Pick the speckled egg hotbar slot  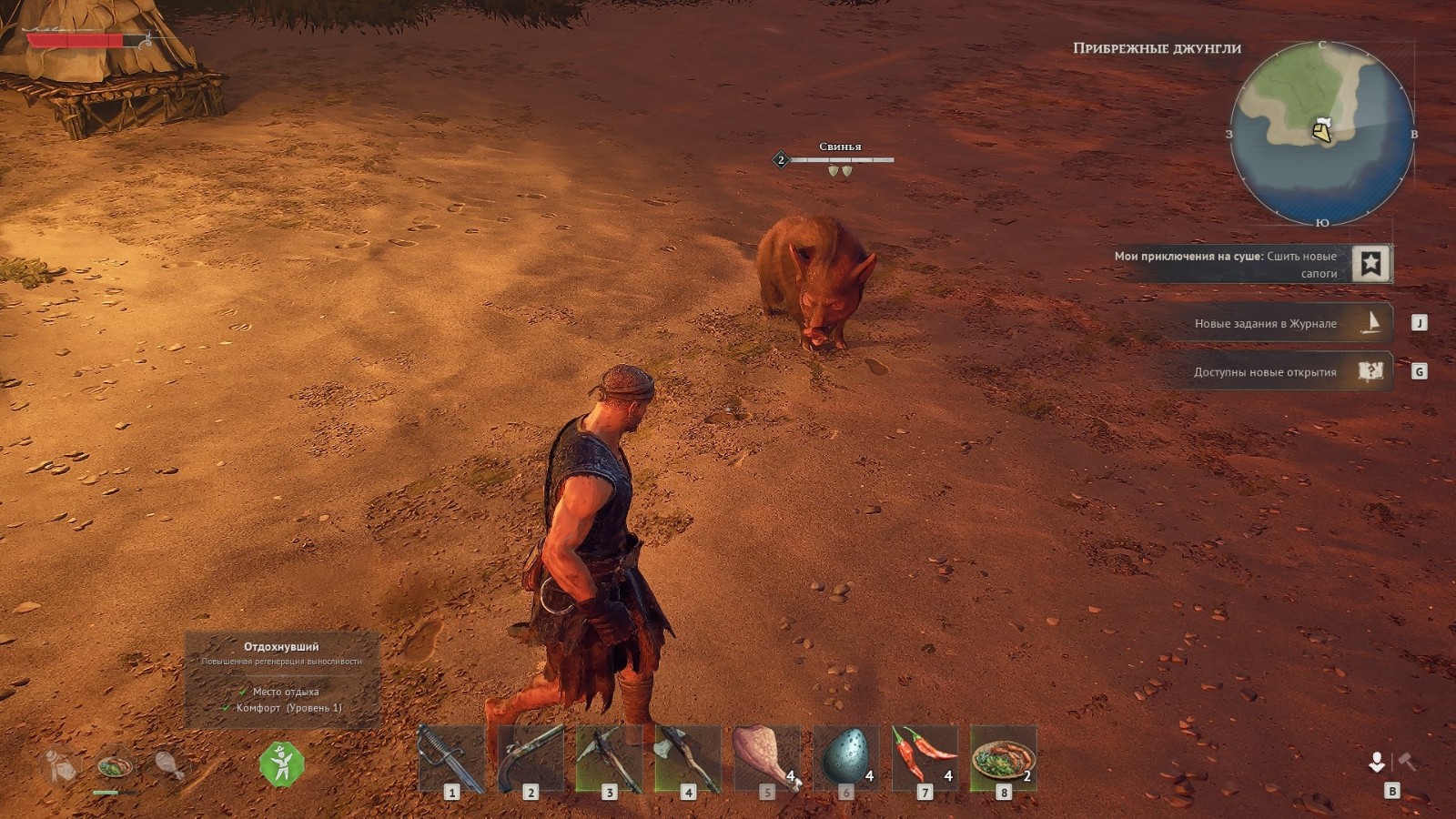(x=845, y=758)
